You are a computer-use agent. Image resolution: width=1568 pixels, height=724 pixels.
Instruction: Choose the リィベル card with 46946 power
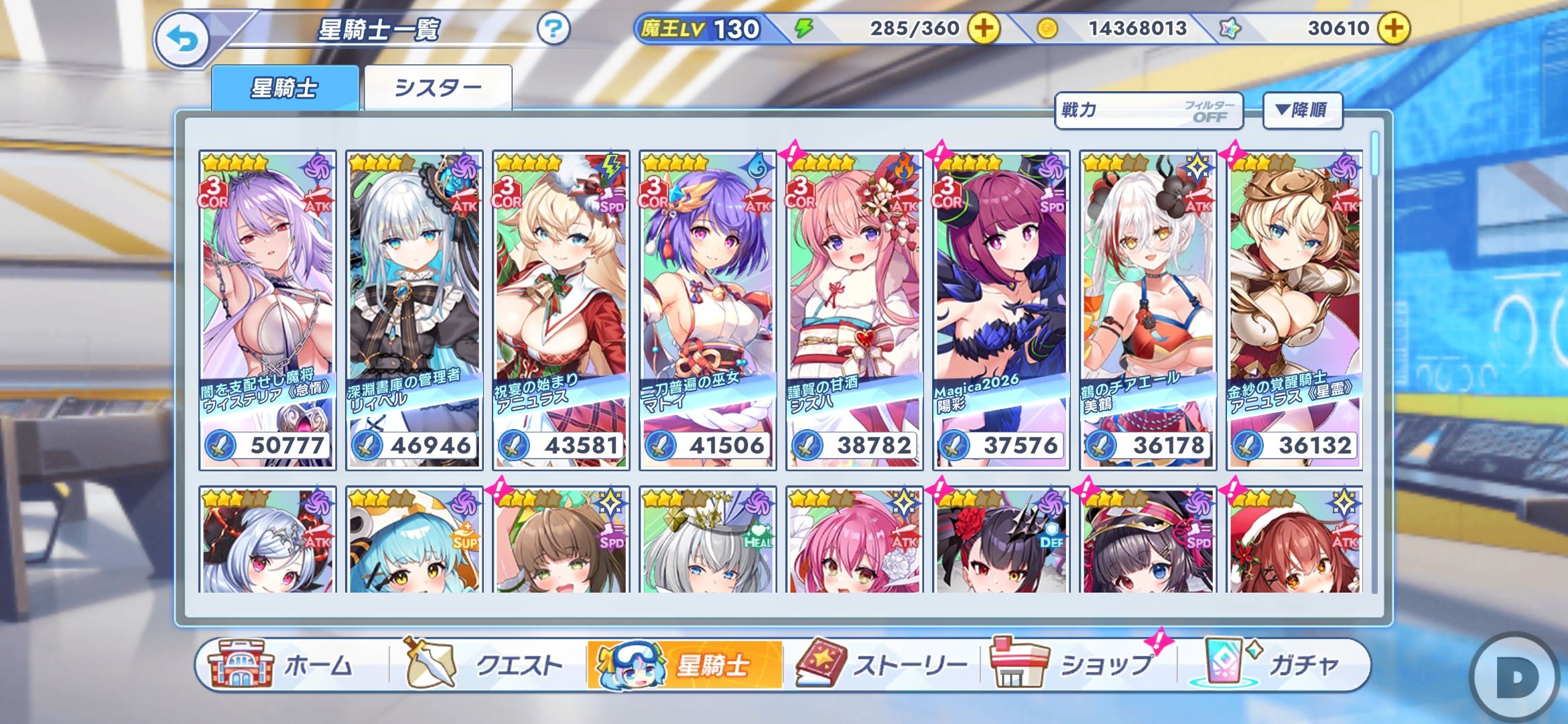pyautogui.click(x=414, y=310)
